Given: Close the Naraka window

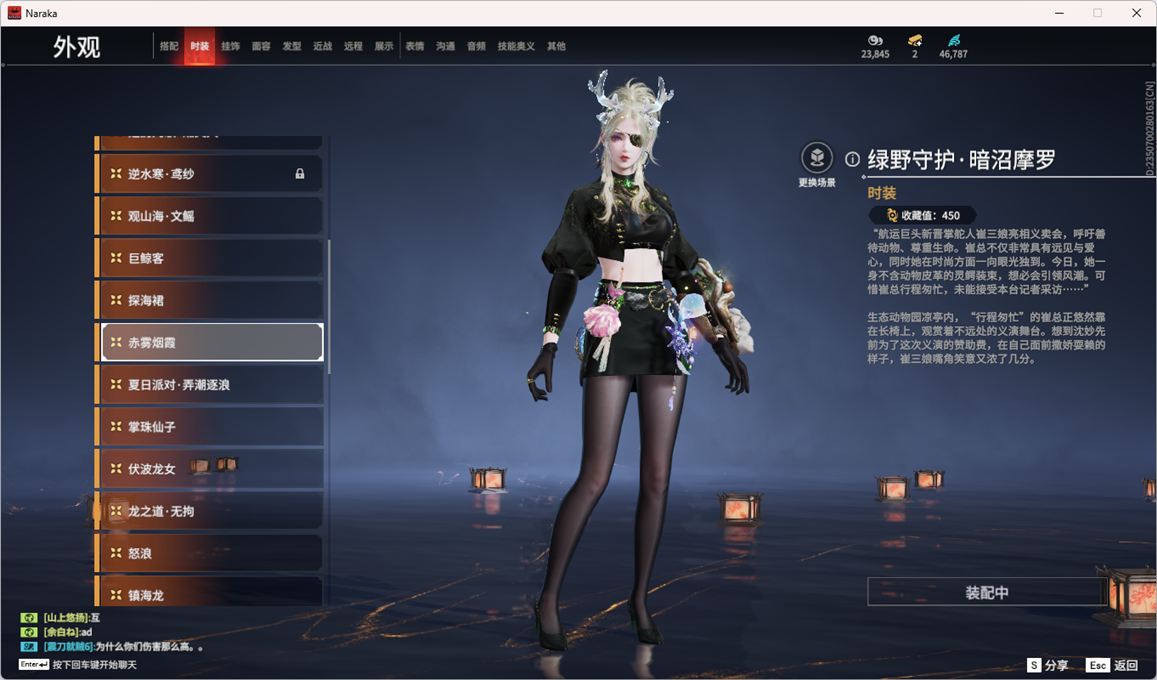Looking at the screenshot, I should [x=1136, y=13].
